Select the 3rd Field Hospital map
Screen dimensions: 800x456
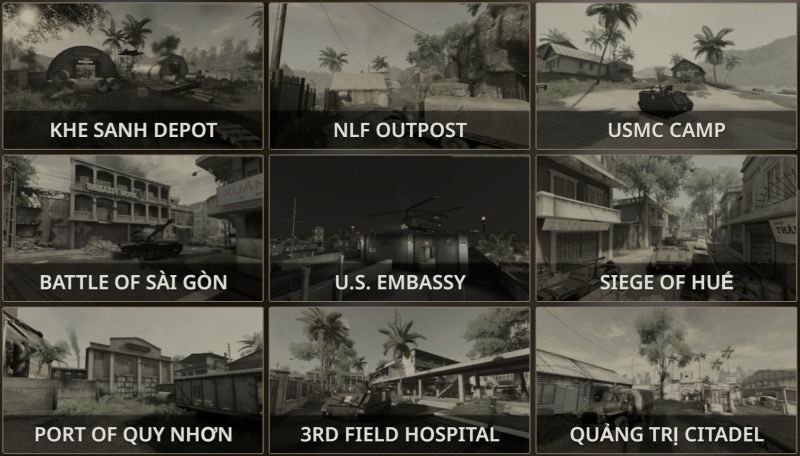pos(400,380)
